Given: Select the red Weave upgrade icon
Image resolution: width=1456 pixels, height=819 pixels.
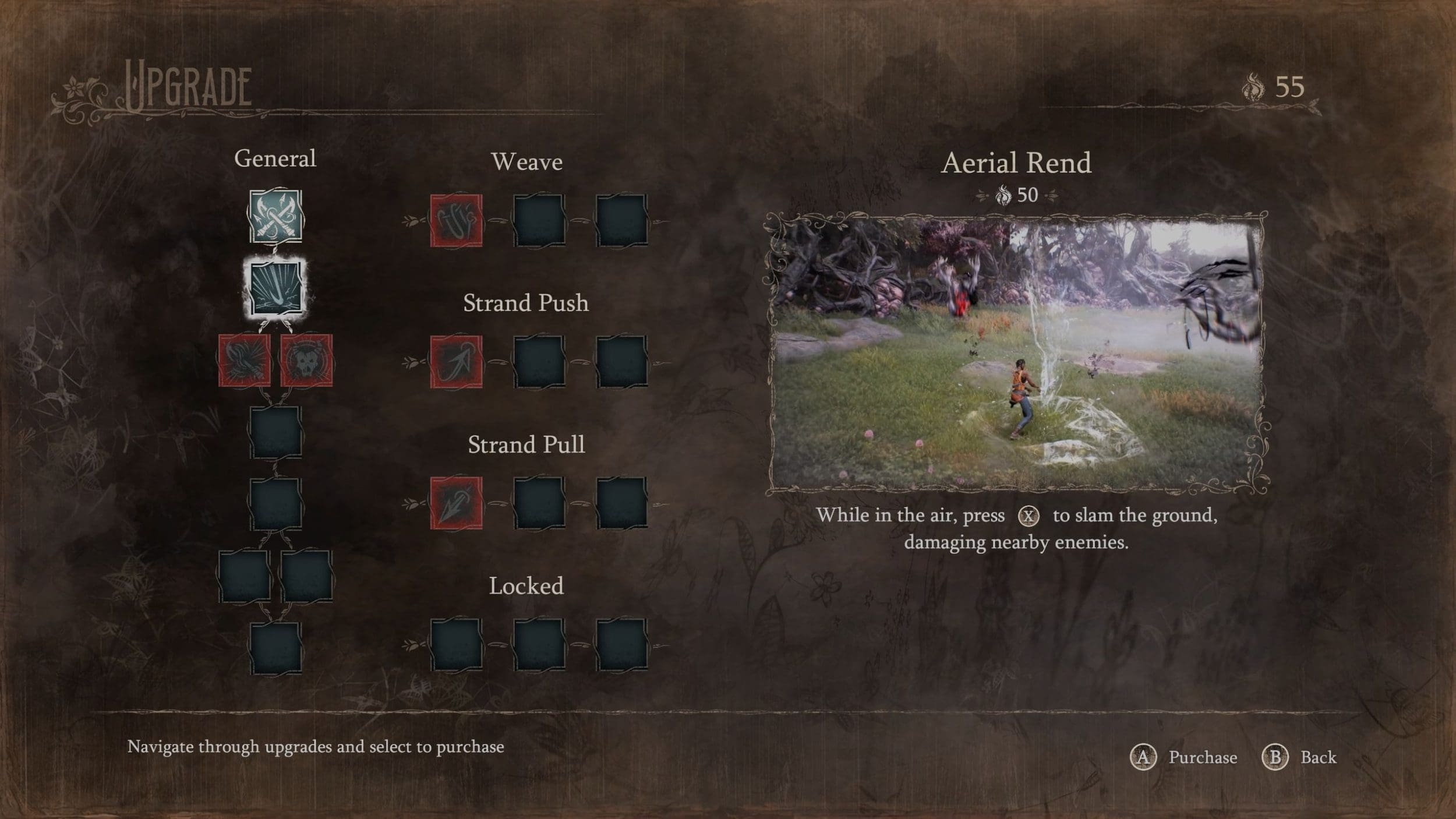Looking at the screenshot, I should coord(456,220).
